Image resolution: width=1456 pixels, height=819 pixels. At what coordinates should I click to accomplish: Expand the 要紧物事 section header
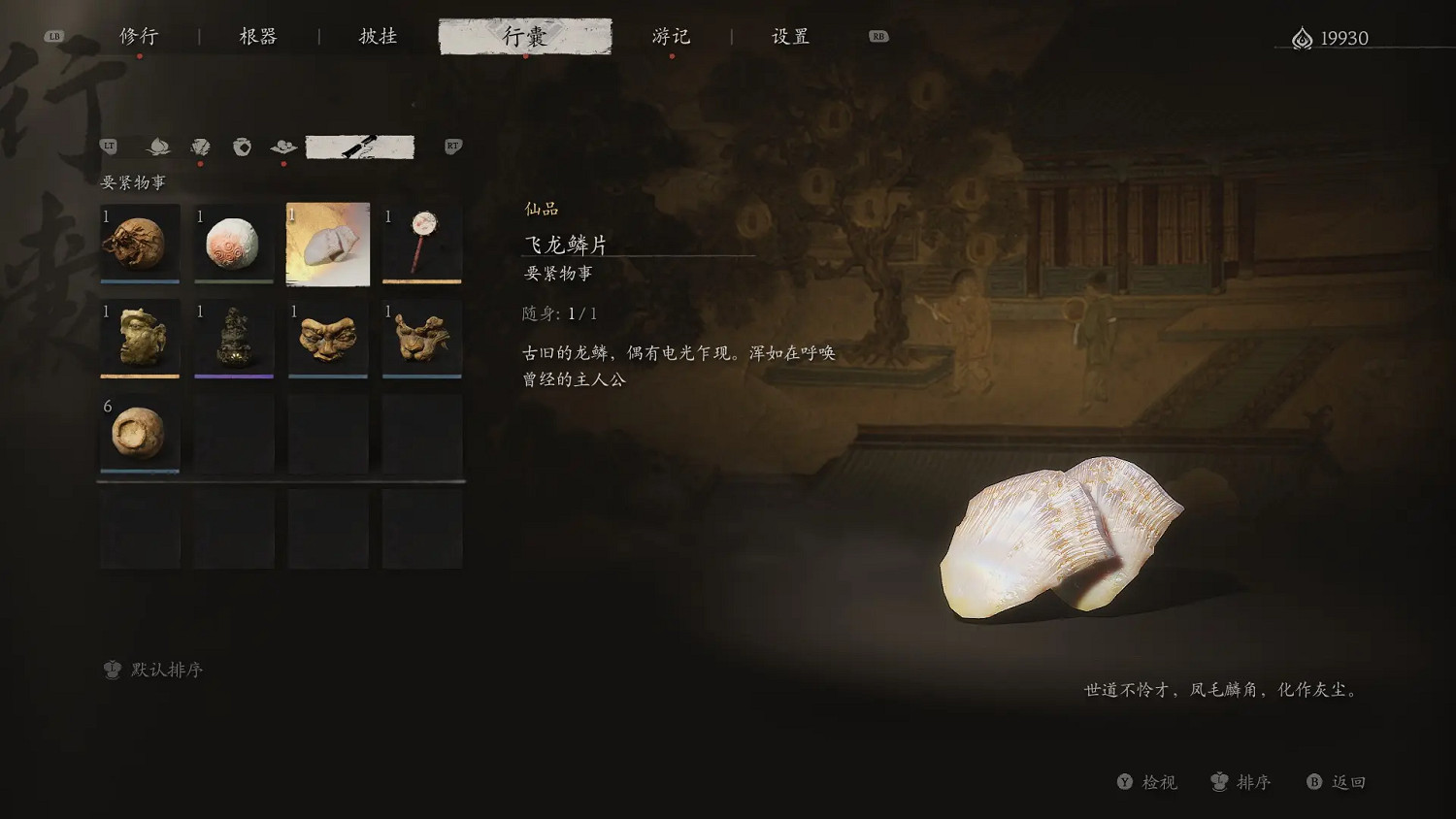click(132, 181)
